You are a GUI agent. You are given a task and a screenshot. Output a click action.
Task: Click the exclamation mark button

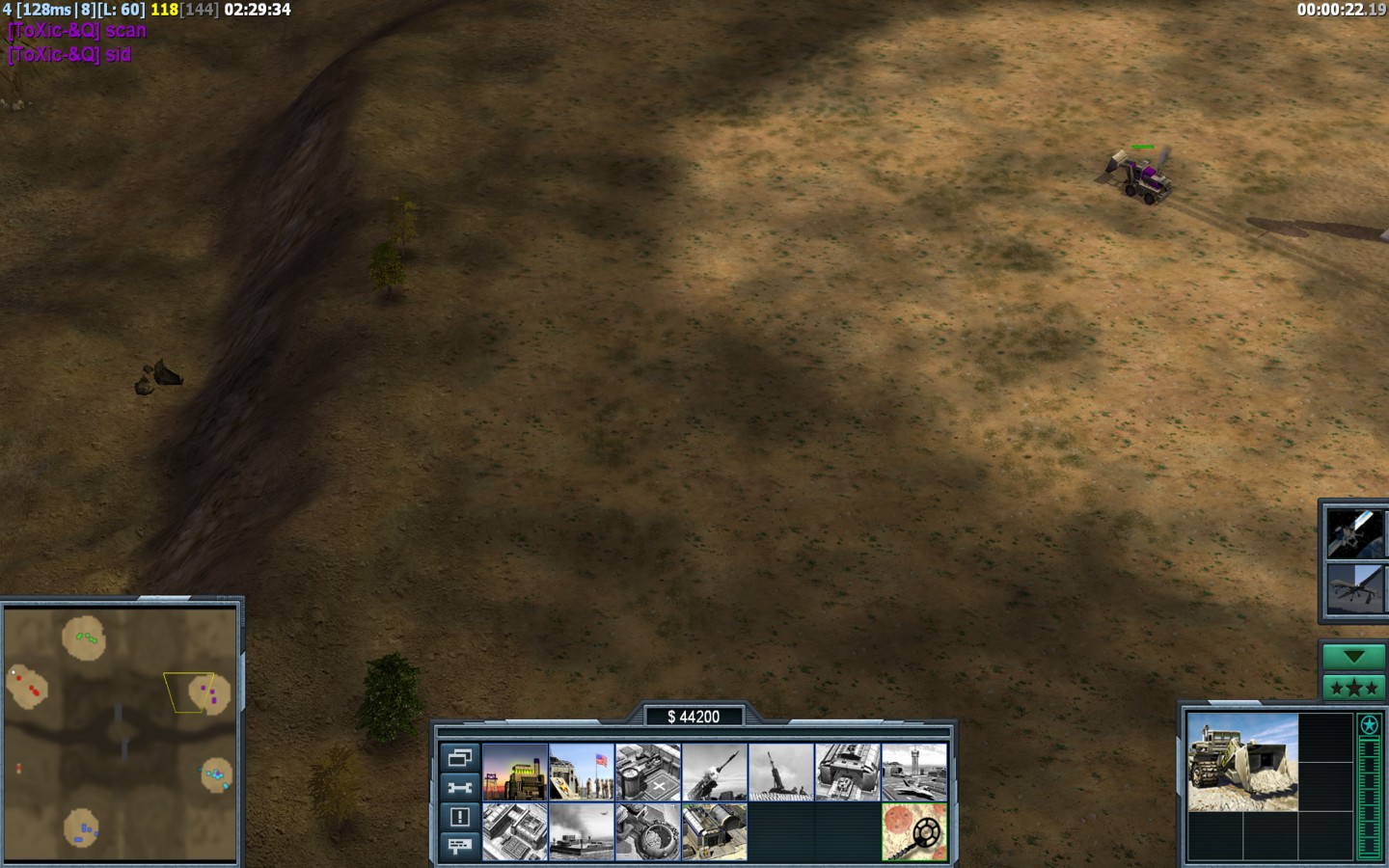tap(459, 817)
